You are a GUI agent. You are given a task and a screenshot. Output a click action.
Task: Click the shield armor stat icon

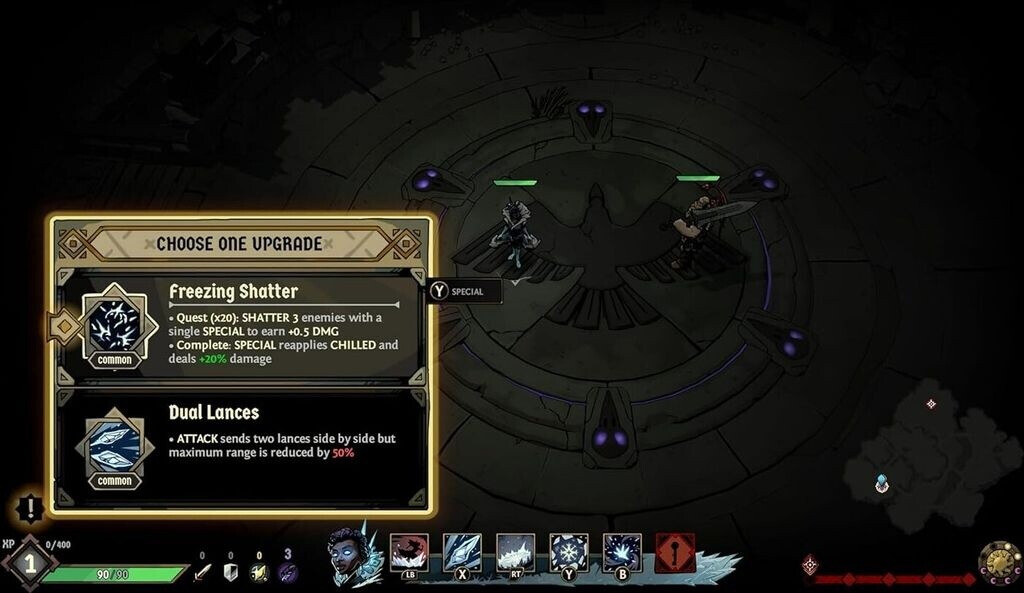point(230,572)
